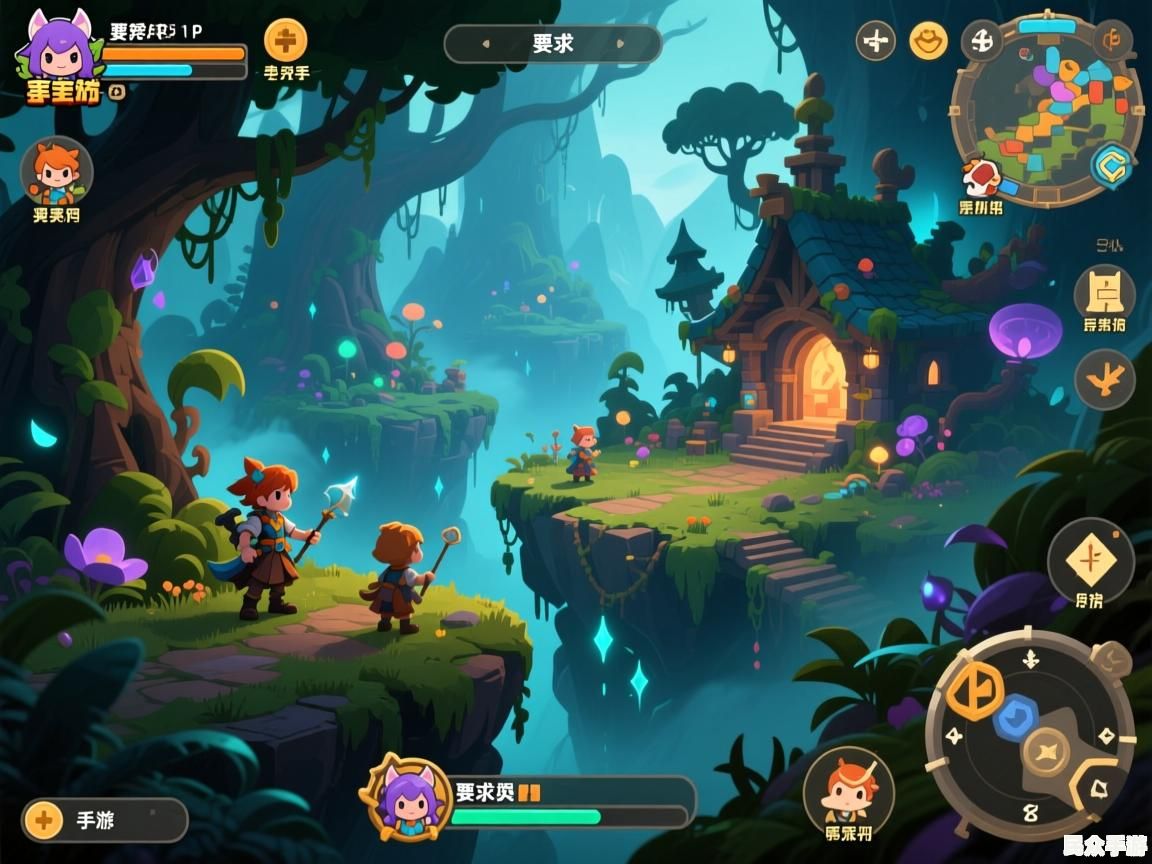The image size is (1152, 864).
Task: Click the white cross icon beside the gold coin
Action: coord(876,41)
